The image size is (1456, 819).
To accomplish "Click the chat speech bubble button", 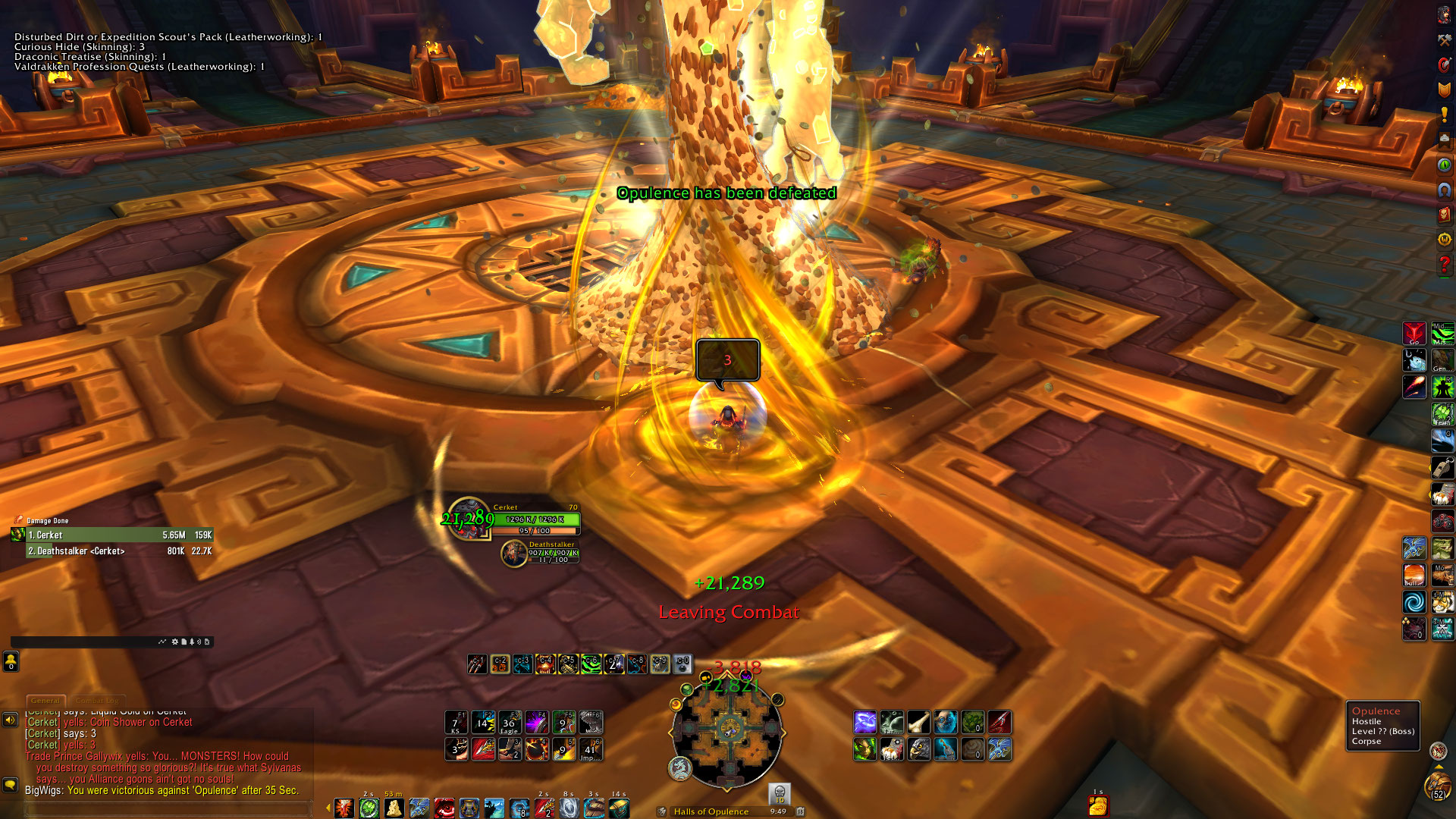I will pos(10,784).
